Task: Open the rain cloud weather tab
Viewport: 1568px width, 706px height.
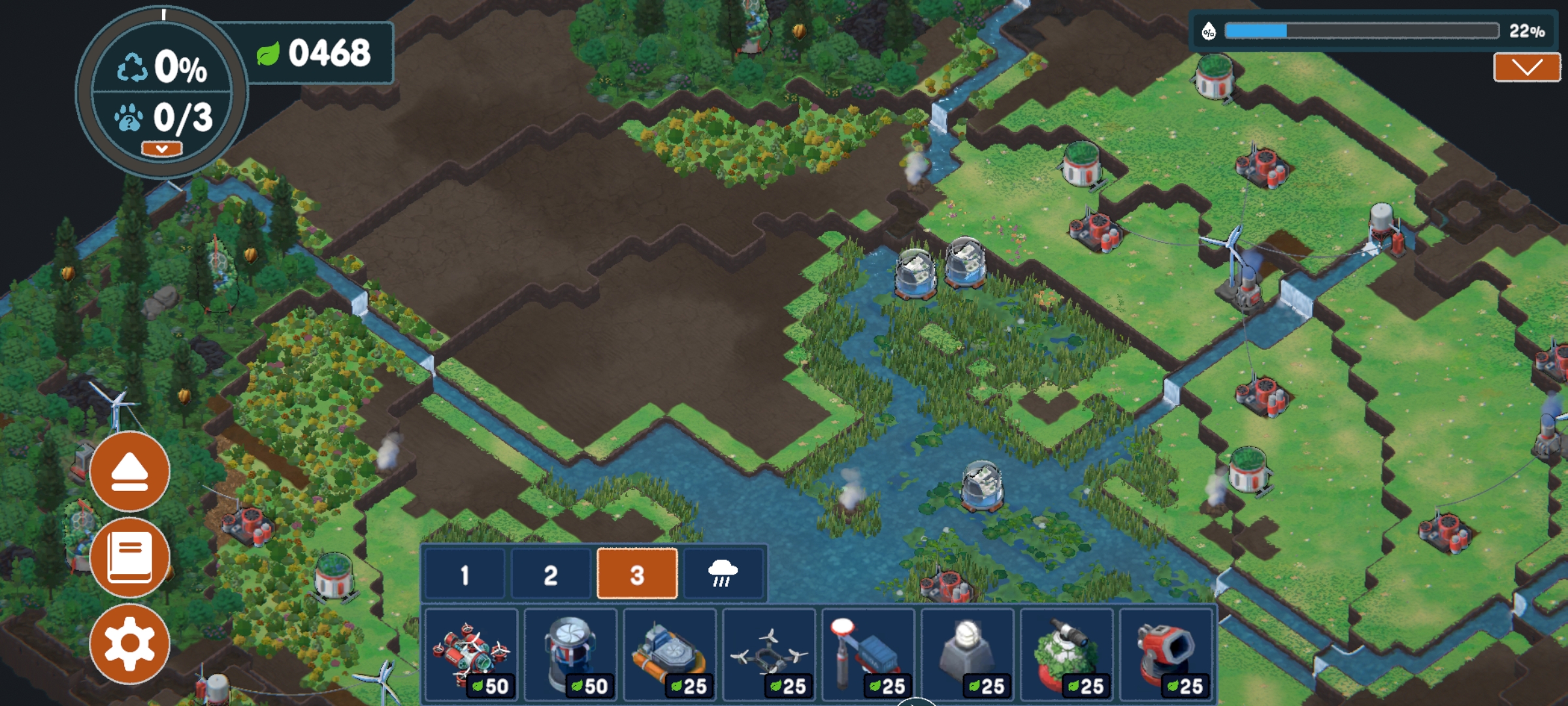Action: [723, 575]
